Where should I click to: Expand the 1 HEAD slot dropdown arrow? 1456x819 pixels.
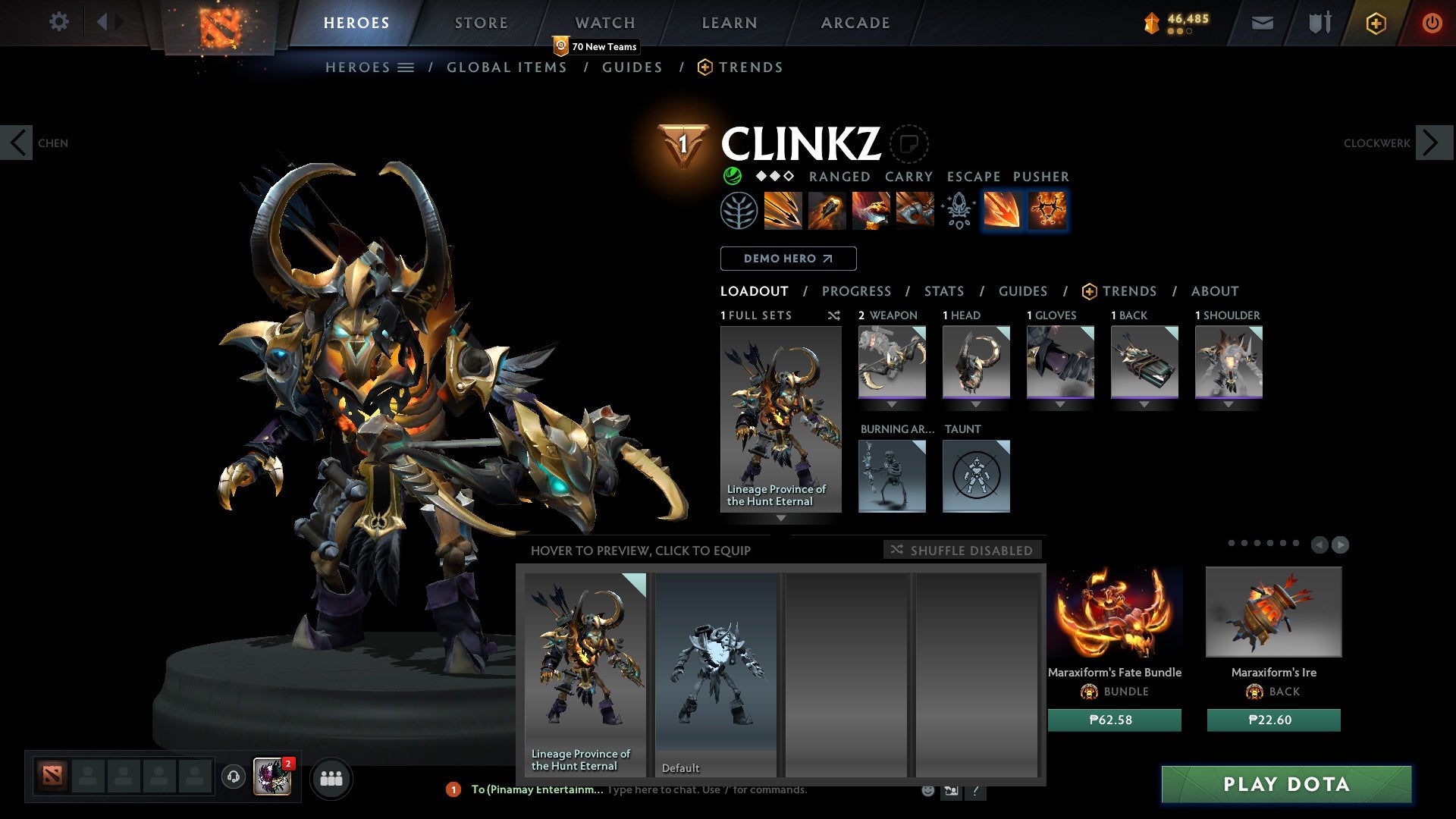tap(976, 403)
